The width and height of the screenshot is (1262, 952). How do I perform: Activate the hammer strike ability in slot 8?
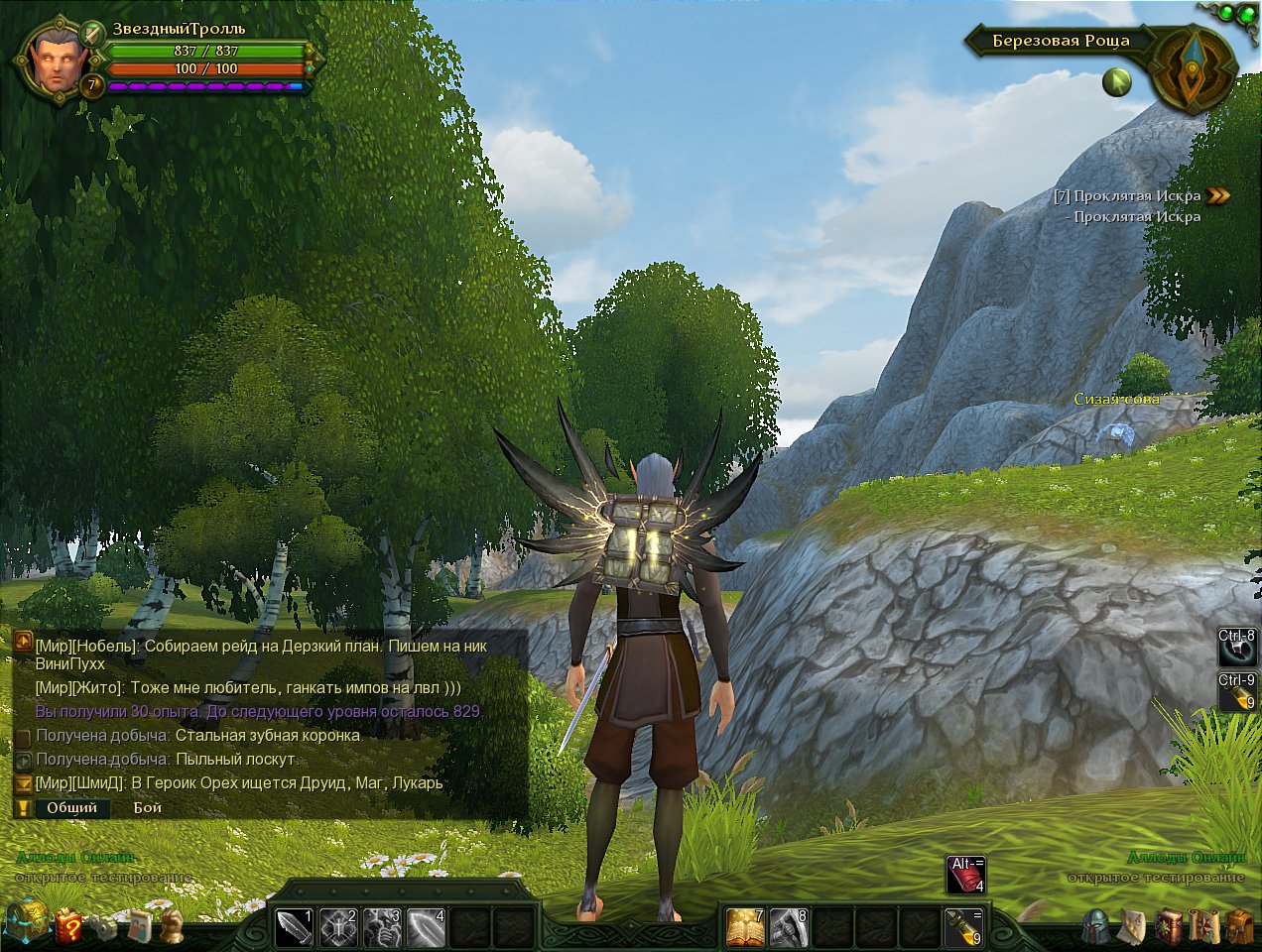point(789,927)
